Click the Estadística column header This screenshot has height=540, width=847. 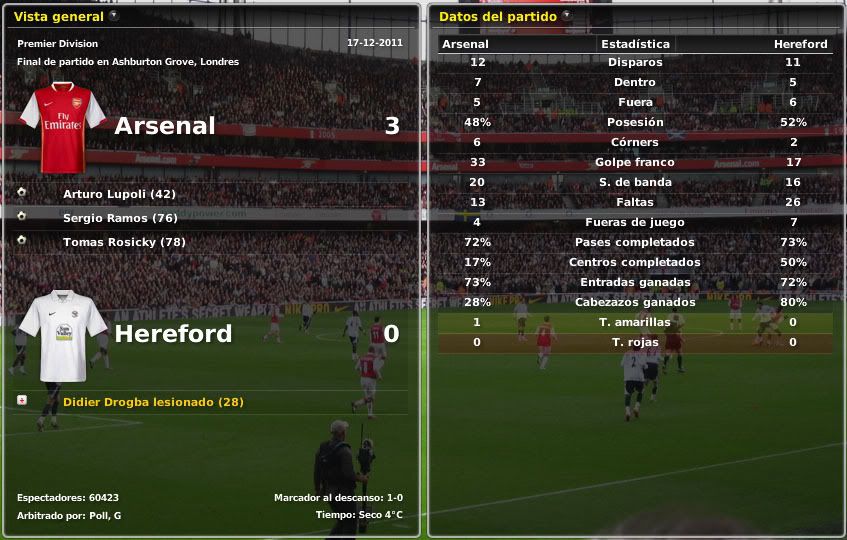tap(635, 44)
